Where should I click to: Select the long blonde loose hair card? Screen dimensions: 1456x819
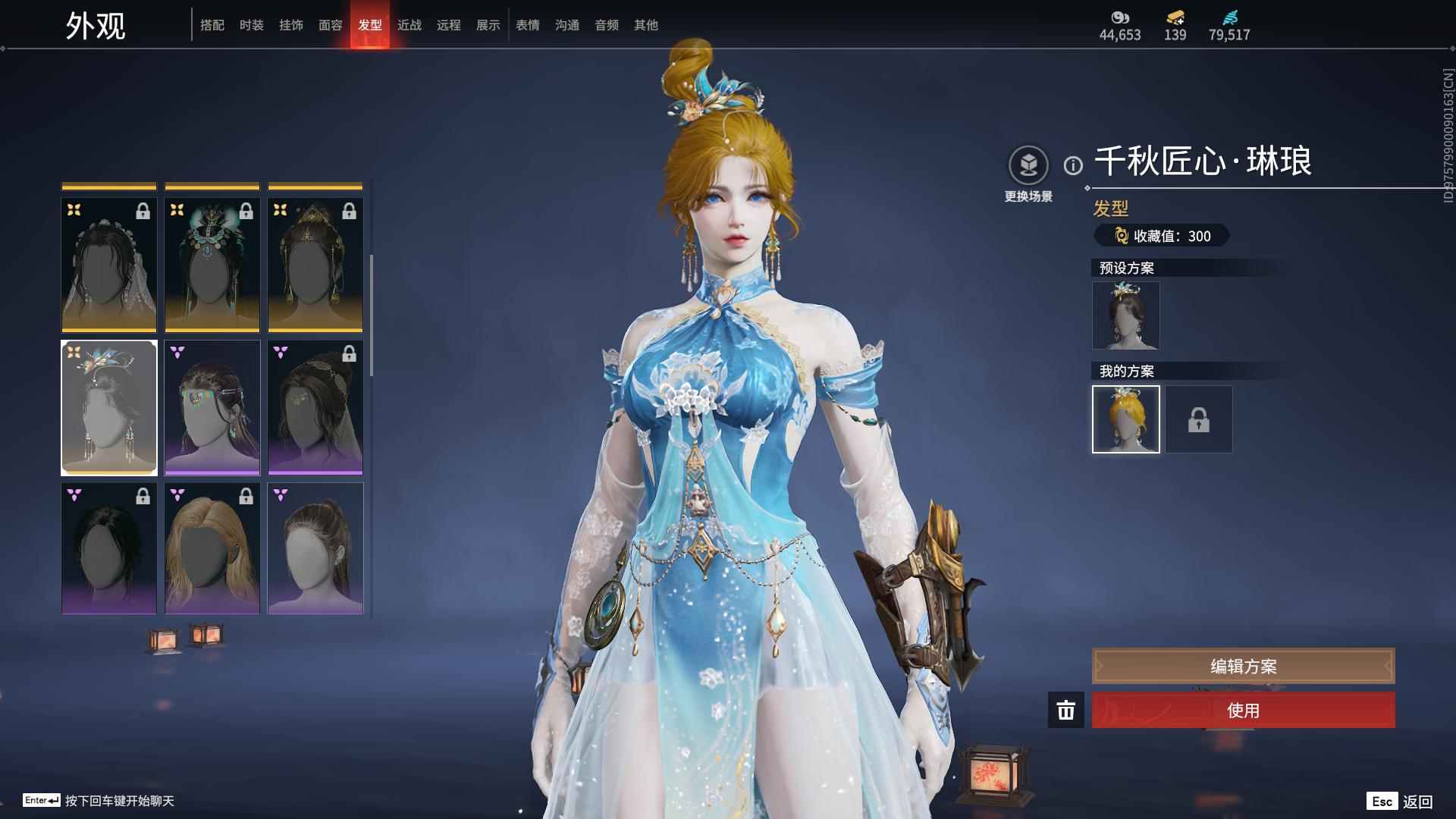212,548
